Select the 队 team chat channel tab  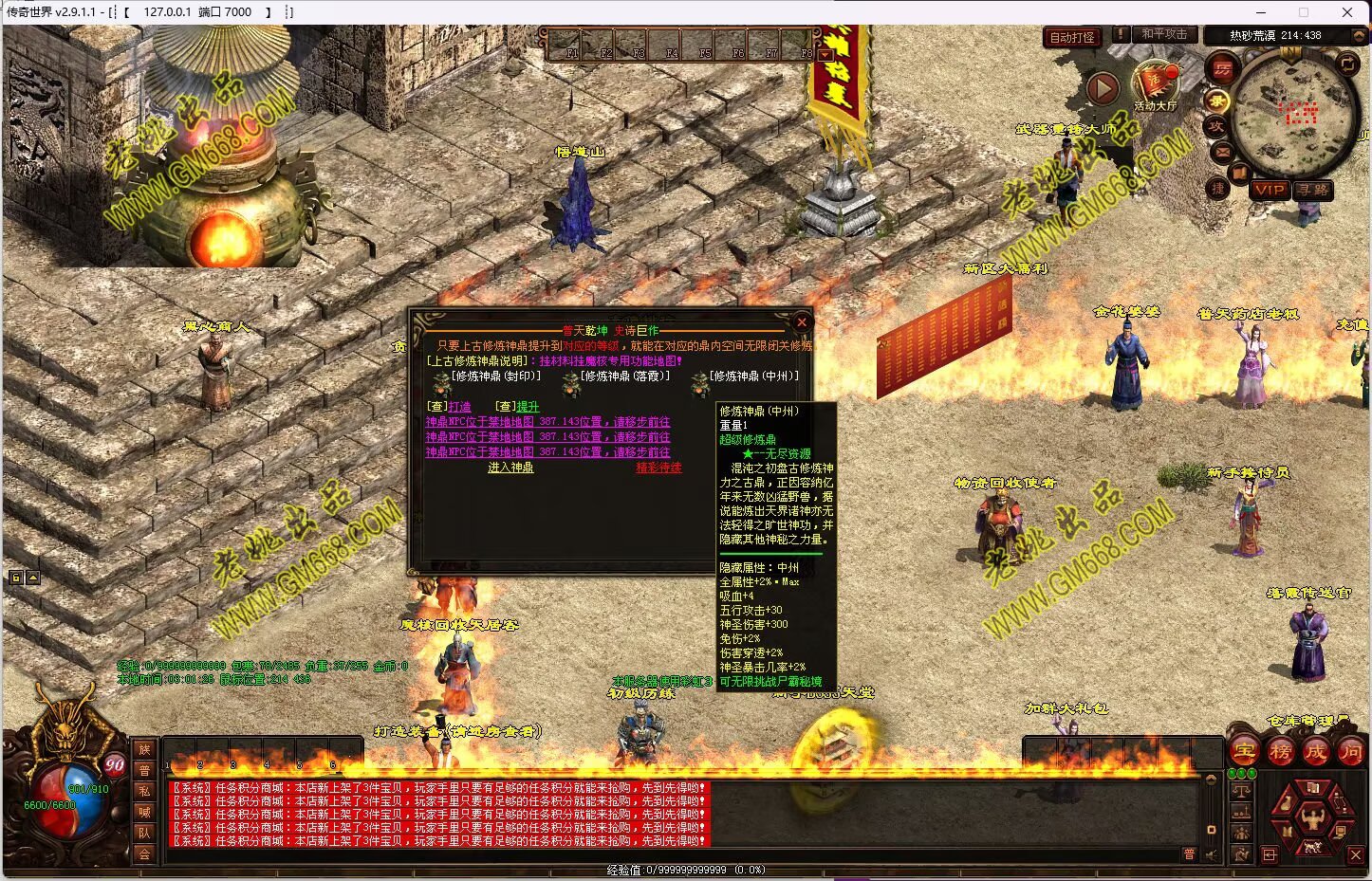tap(144, 833)
